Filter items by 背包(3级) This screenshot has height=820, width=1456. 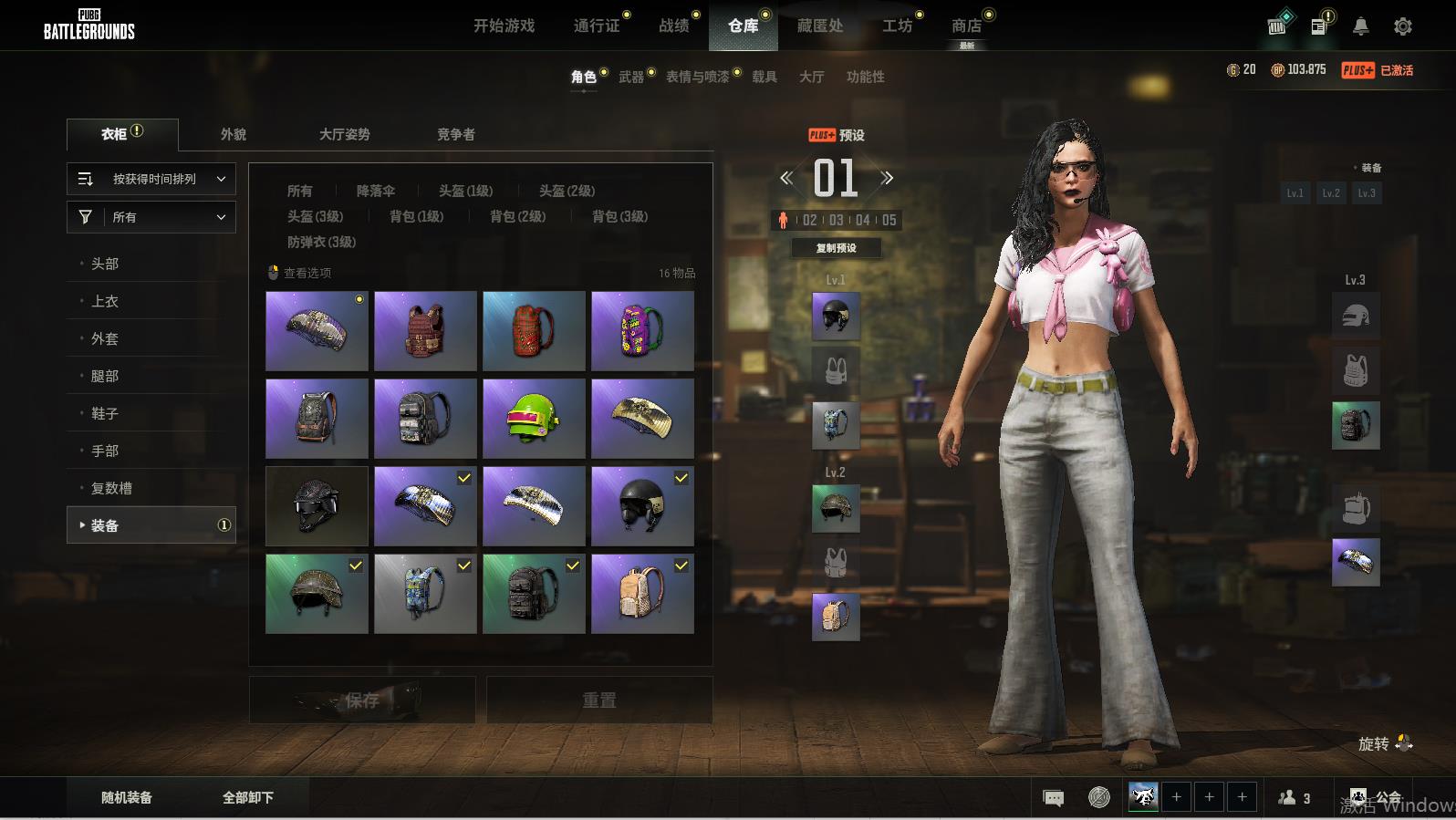(x=619, y=216)
